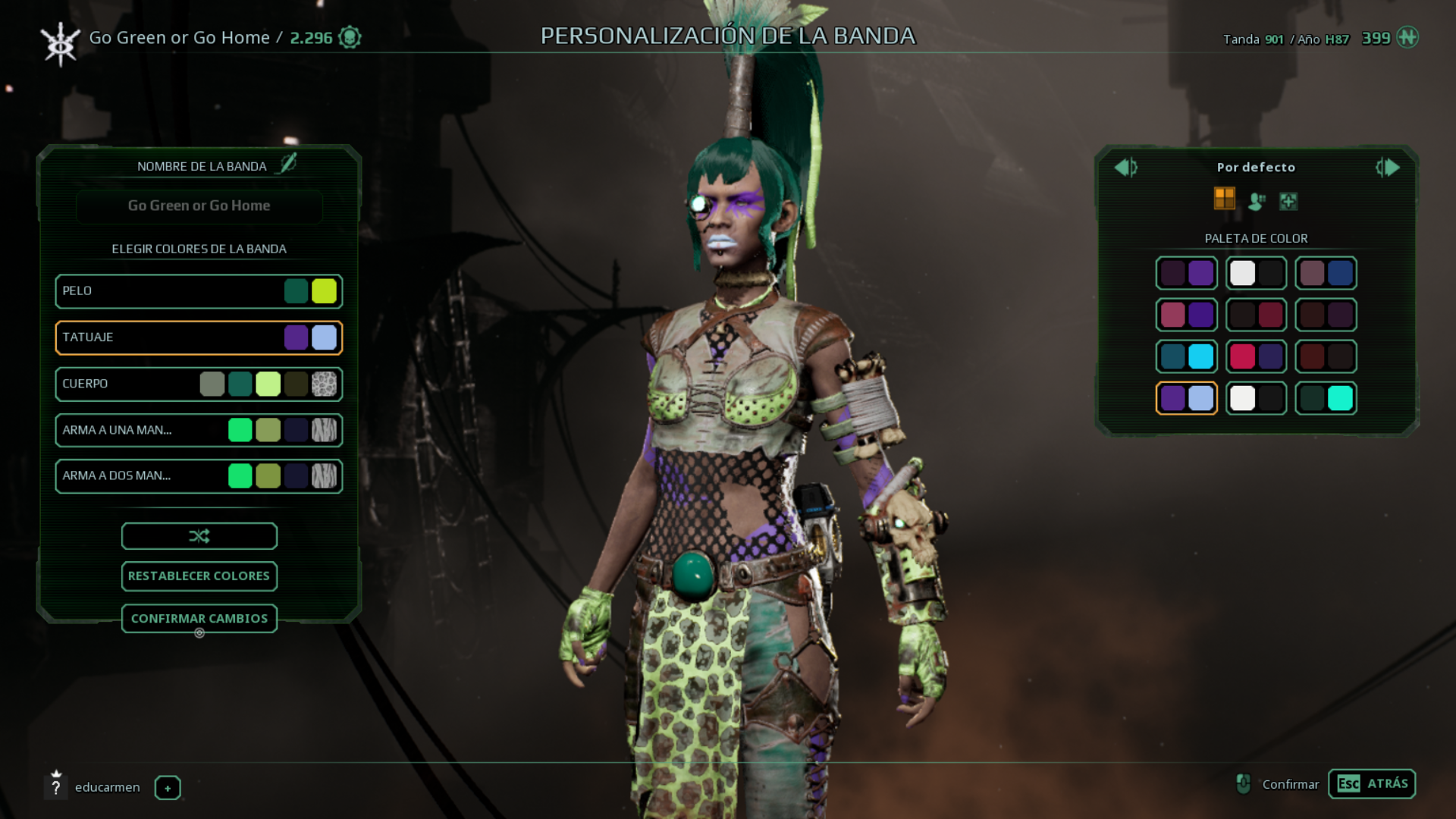Apply the purple and light blue palette
1456x819 pixels.
[1186, 398]
